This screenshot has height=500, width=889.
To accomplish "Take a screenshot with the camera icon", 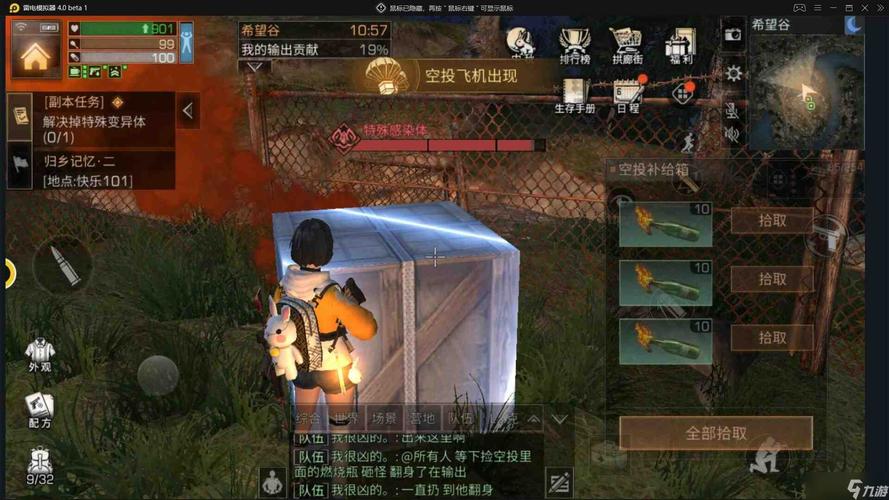I will click(x=733, y=34).
